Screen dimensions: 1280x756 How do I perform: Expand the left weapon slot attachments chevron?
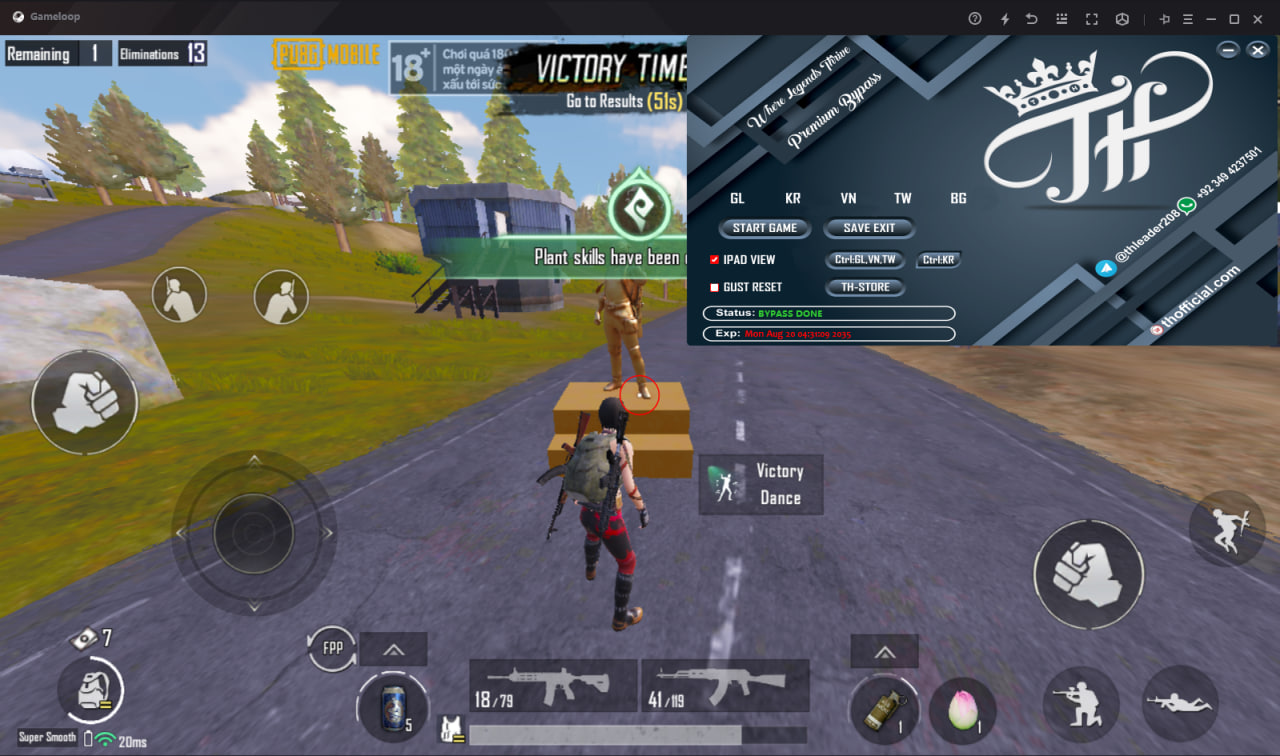pyautogui.click(x=393, y=651)
